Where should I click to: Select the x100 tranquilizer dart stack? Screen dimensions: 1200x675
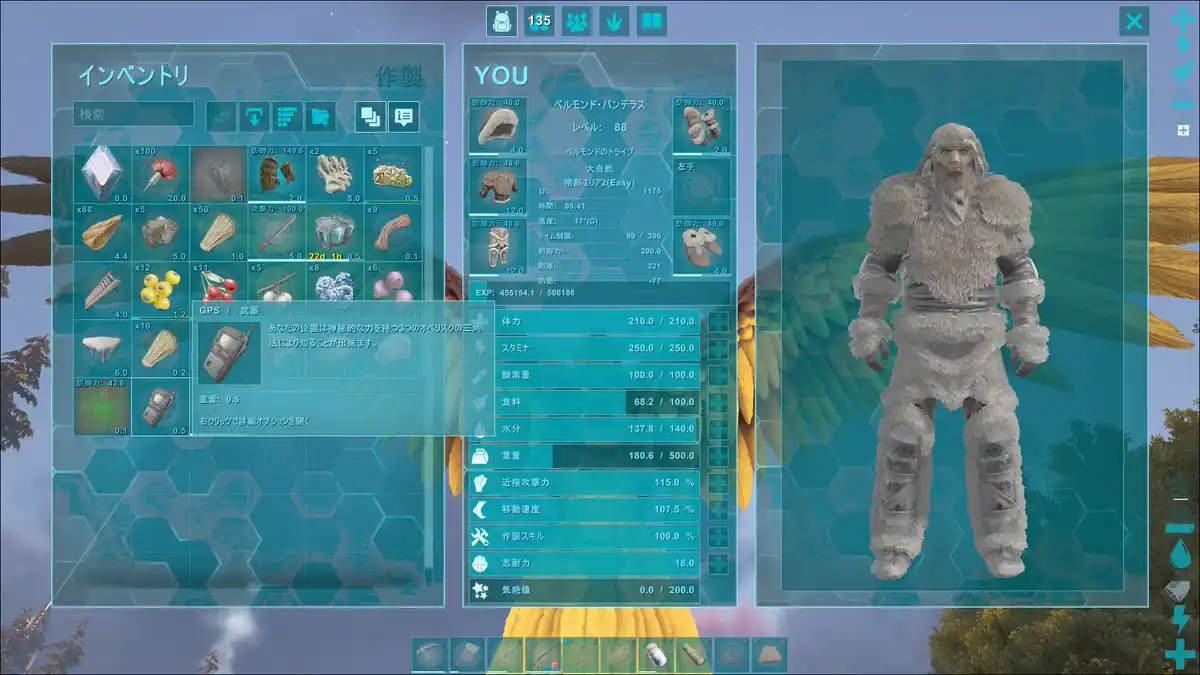(160, 175)
